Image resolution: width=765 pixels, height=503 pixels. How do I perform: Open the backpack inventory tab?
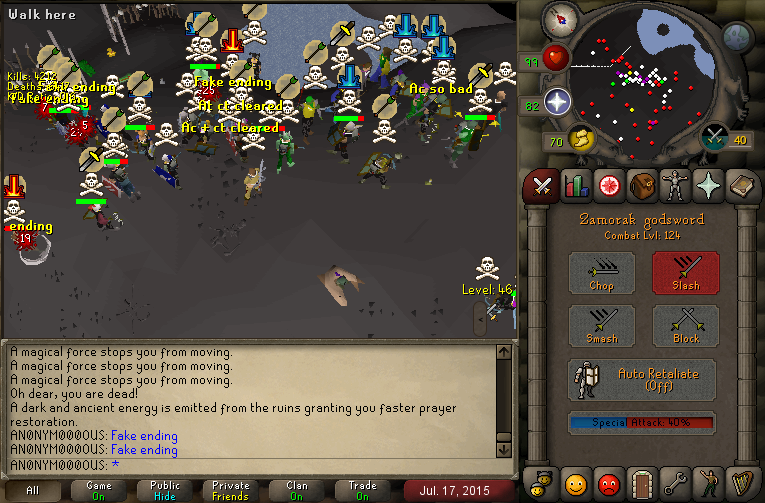point(641,185)
